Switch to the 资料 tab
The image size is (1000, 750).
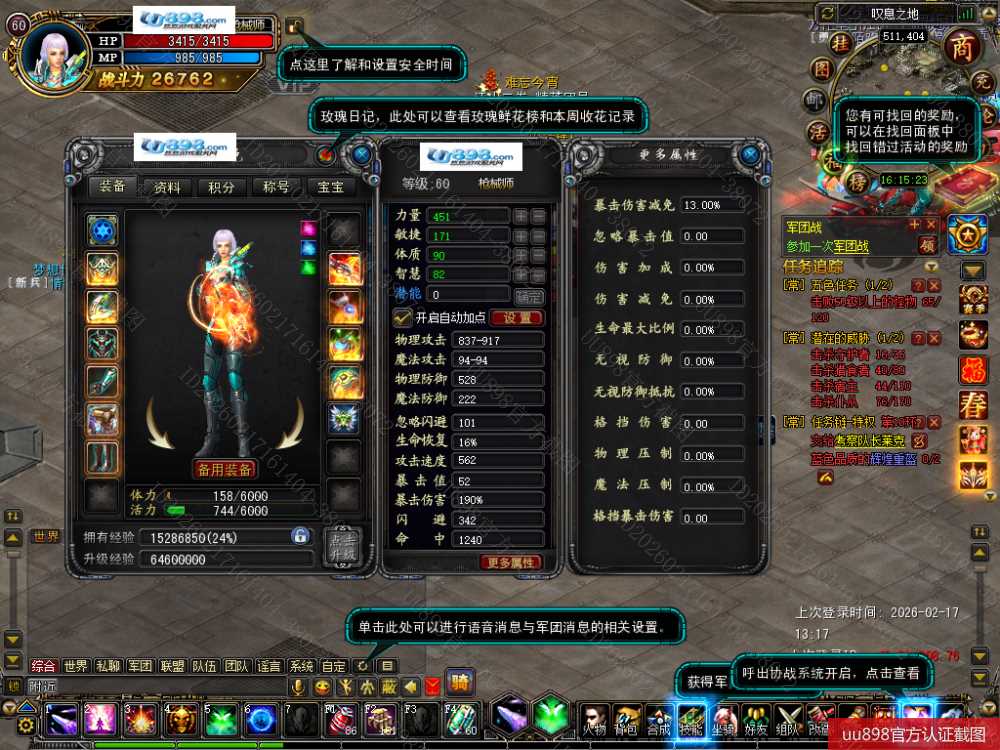click(167, 187)
